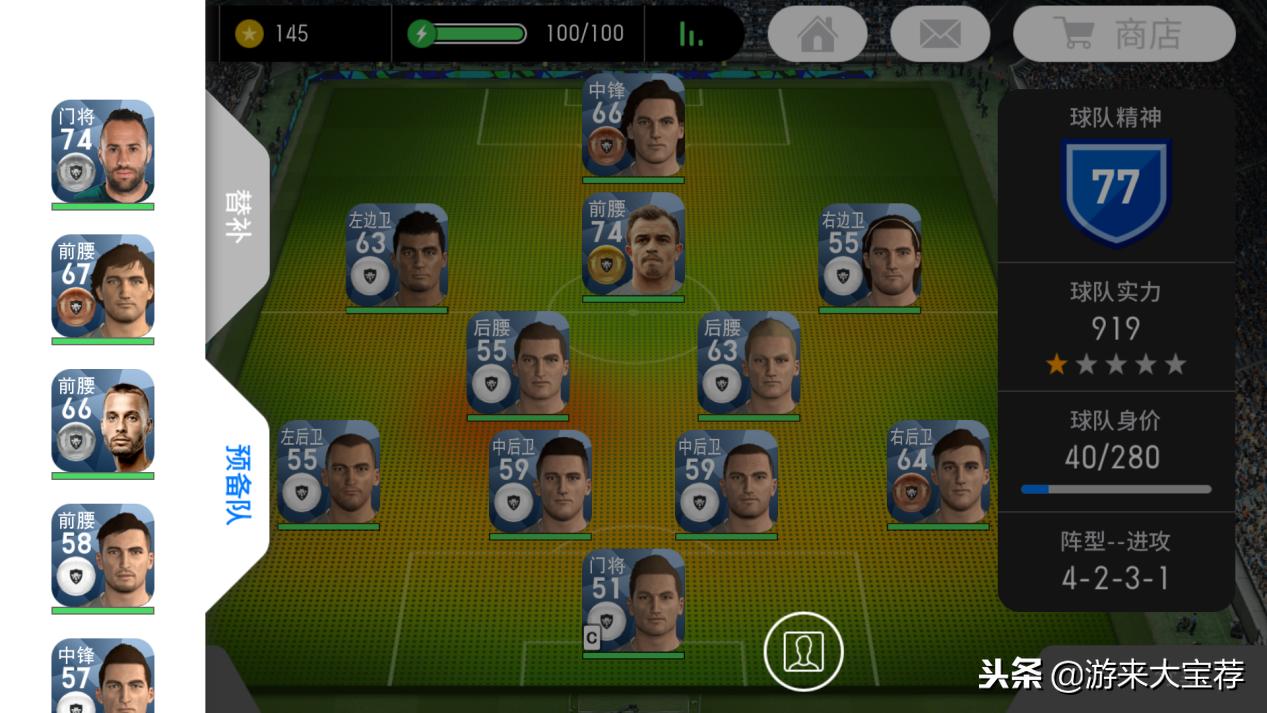Pick the reserve 前腰 rated 67
Image resolution: width=1267 pixels, height=713 pixels.
click(103, 286)
